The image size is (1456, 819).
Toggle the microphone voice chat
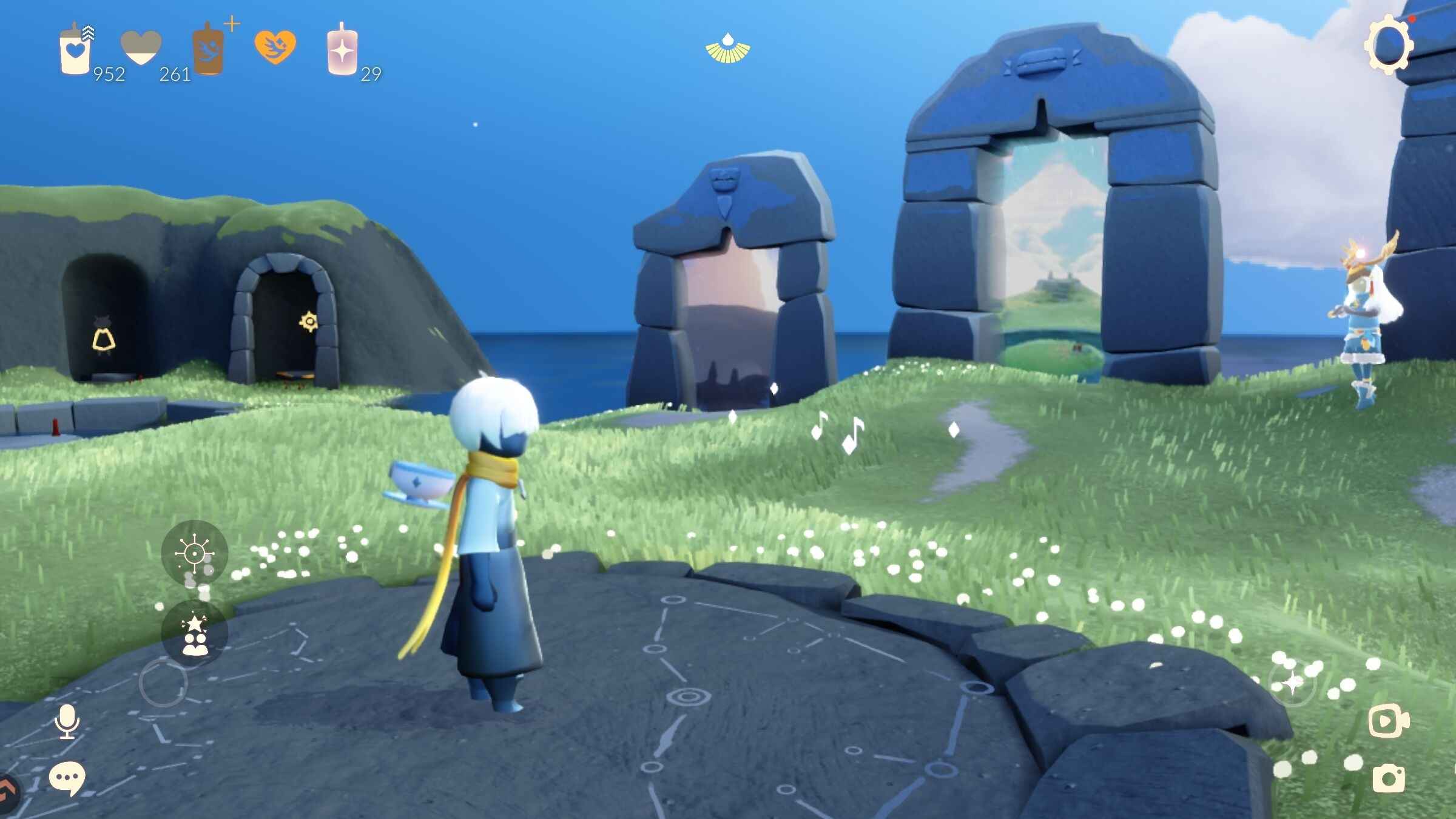[x=67, y=721]
